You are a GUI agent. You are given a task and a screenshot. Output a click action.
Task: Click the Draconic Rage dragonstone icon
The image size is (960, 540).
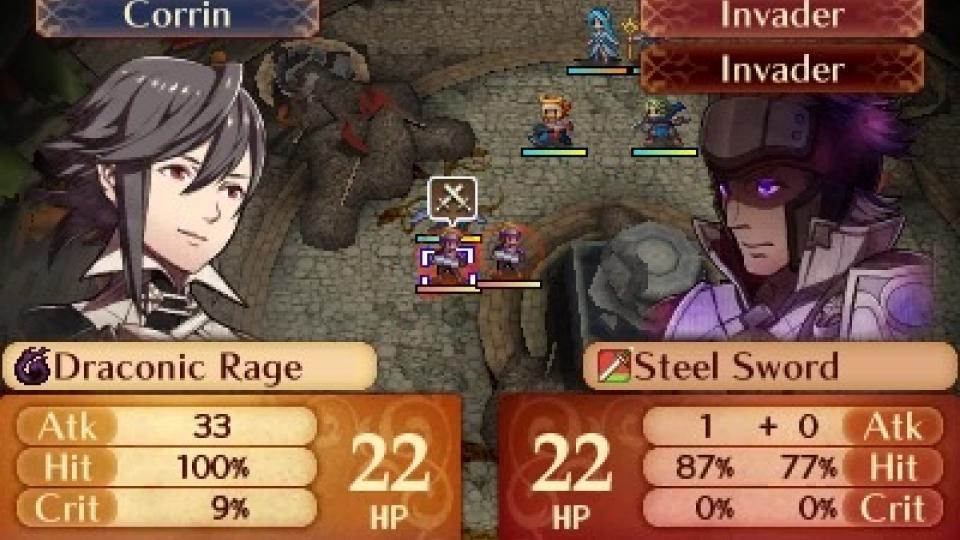coord(33,368)
